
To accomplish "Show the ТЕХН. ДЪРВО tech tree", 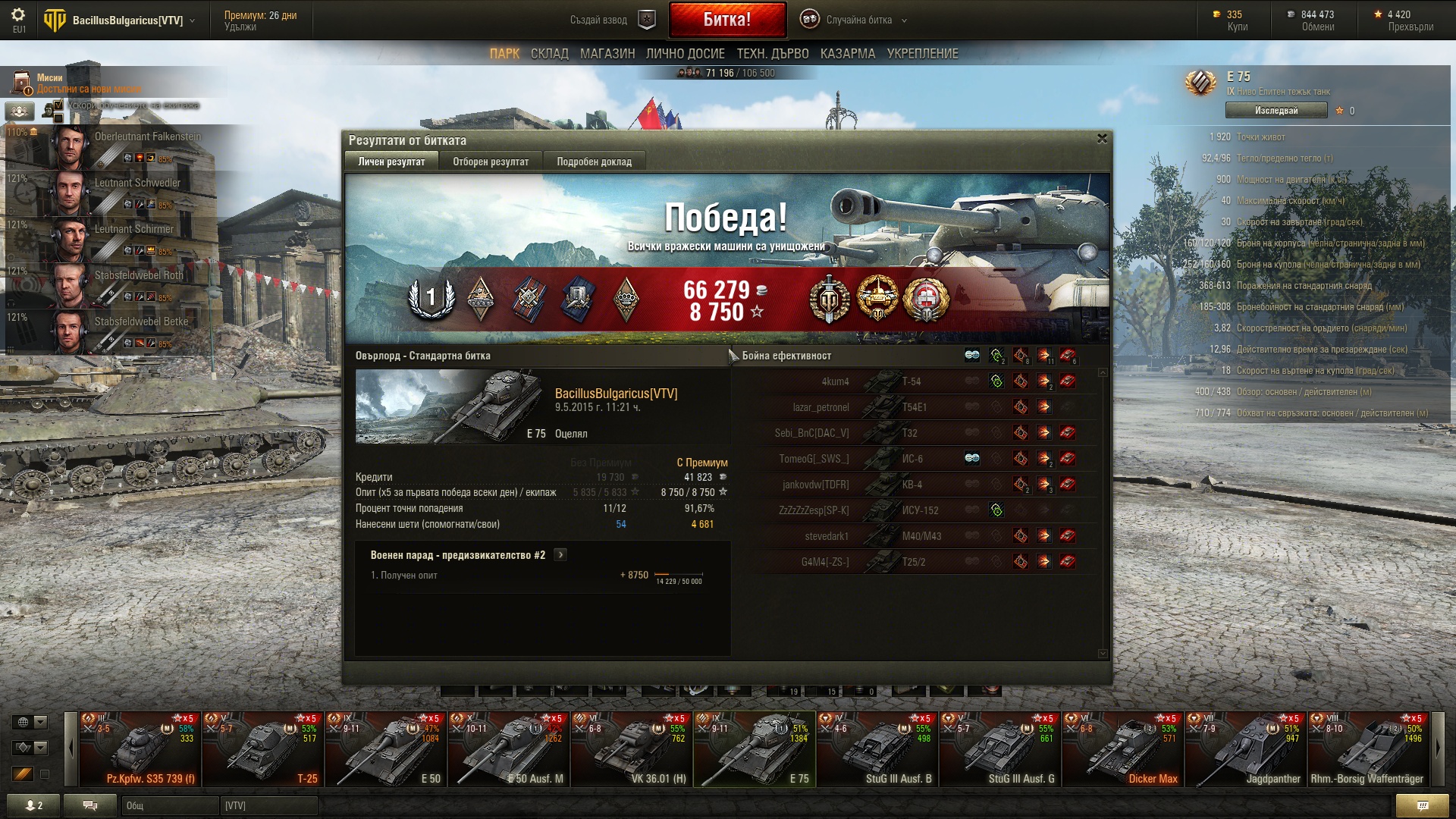I will [x=772, y=54].
